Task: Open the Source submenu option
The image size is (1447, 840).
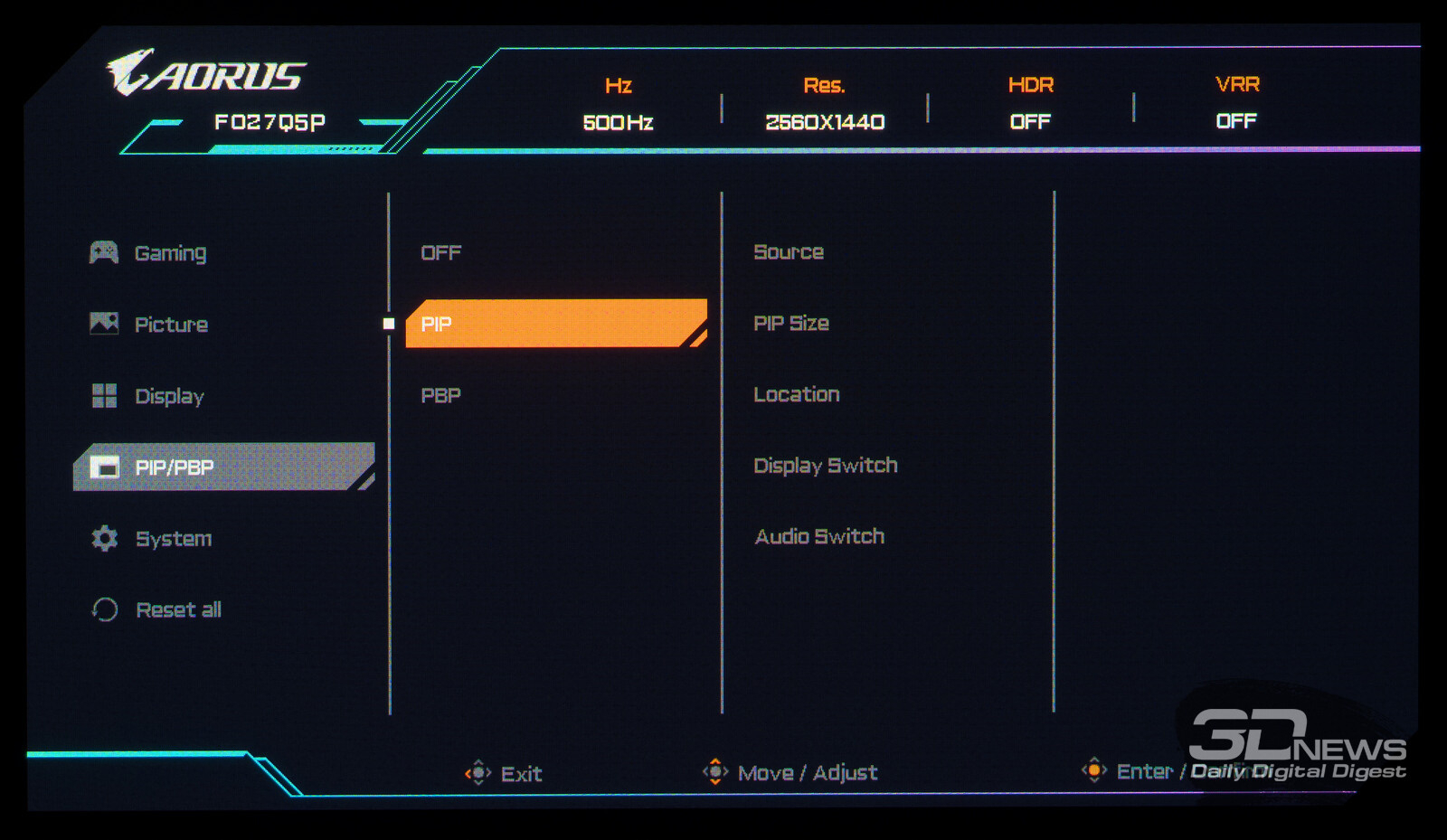Action: click(789, 252)
